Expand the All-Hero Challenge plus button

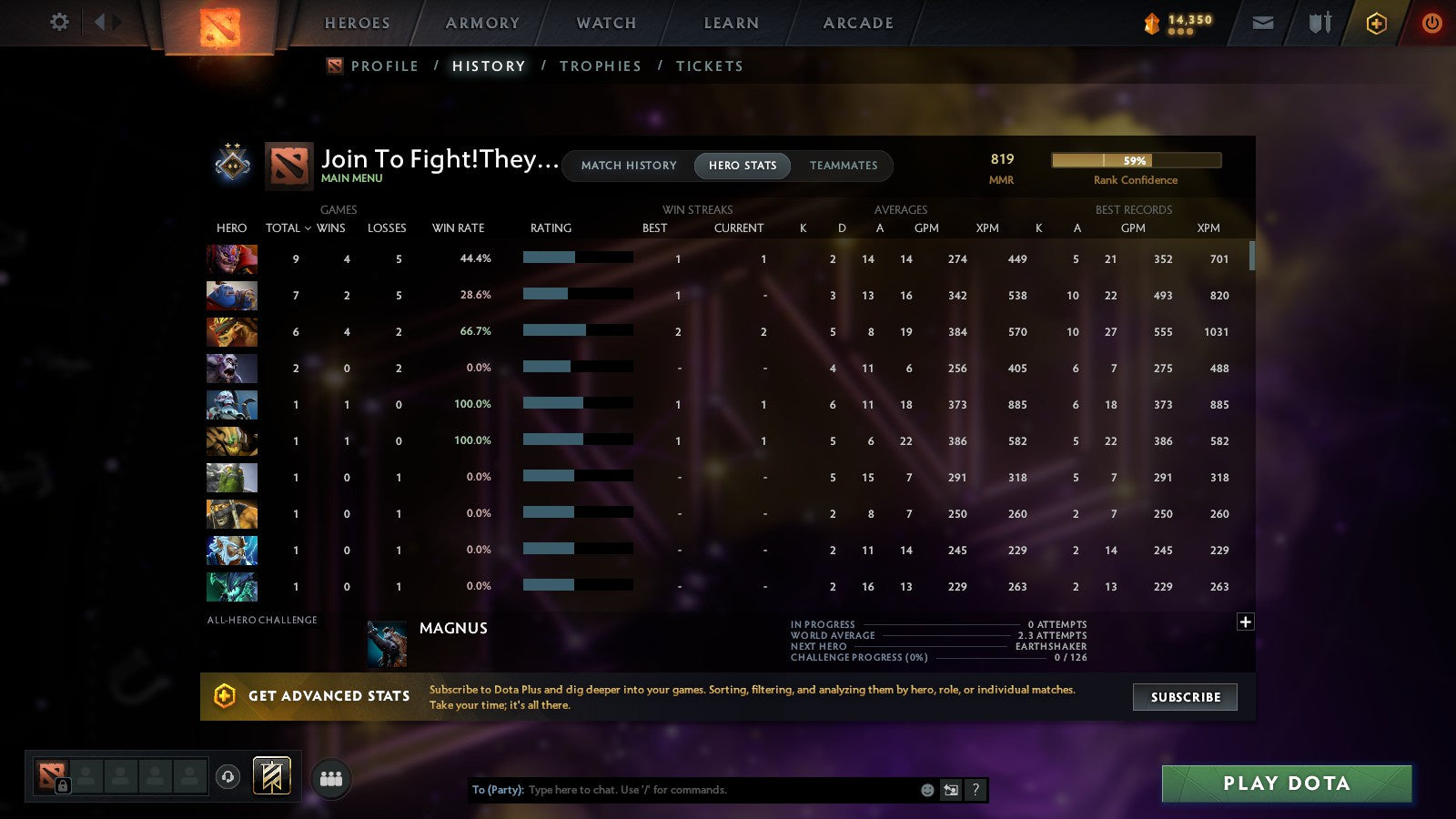pos(1245,621)
